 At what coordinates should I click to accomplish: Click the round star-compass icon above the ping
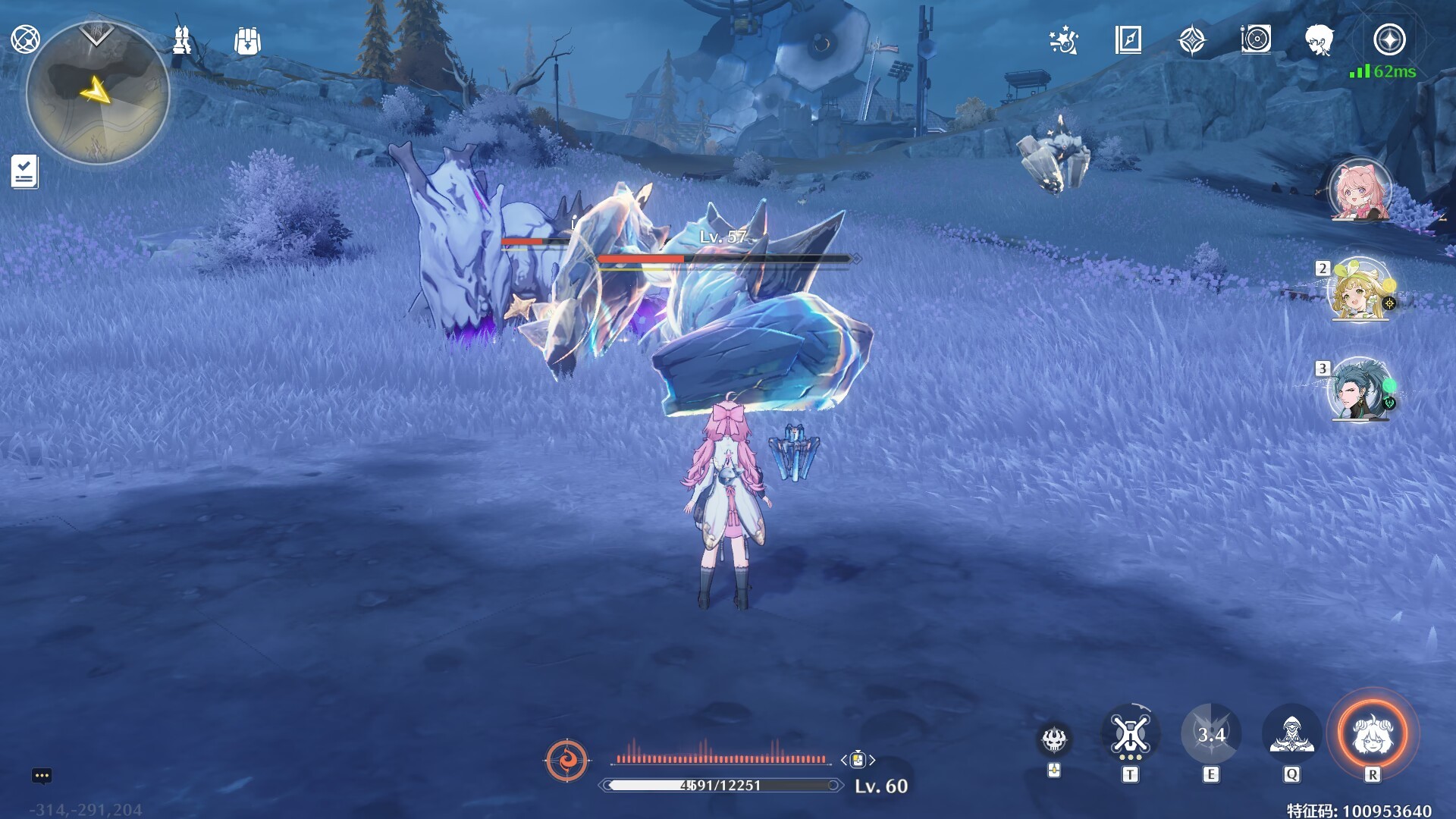[x=1389, y=39]
